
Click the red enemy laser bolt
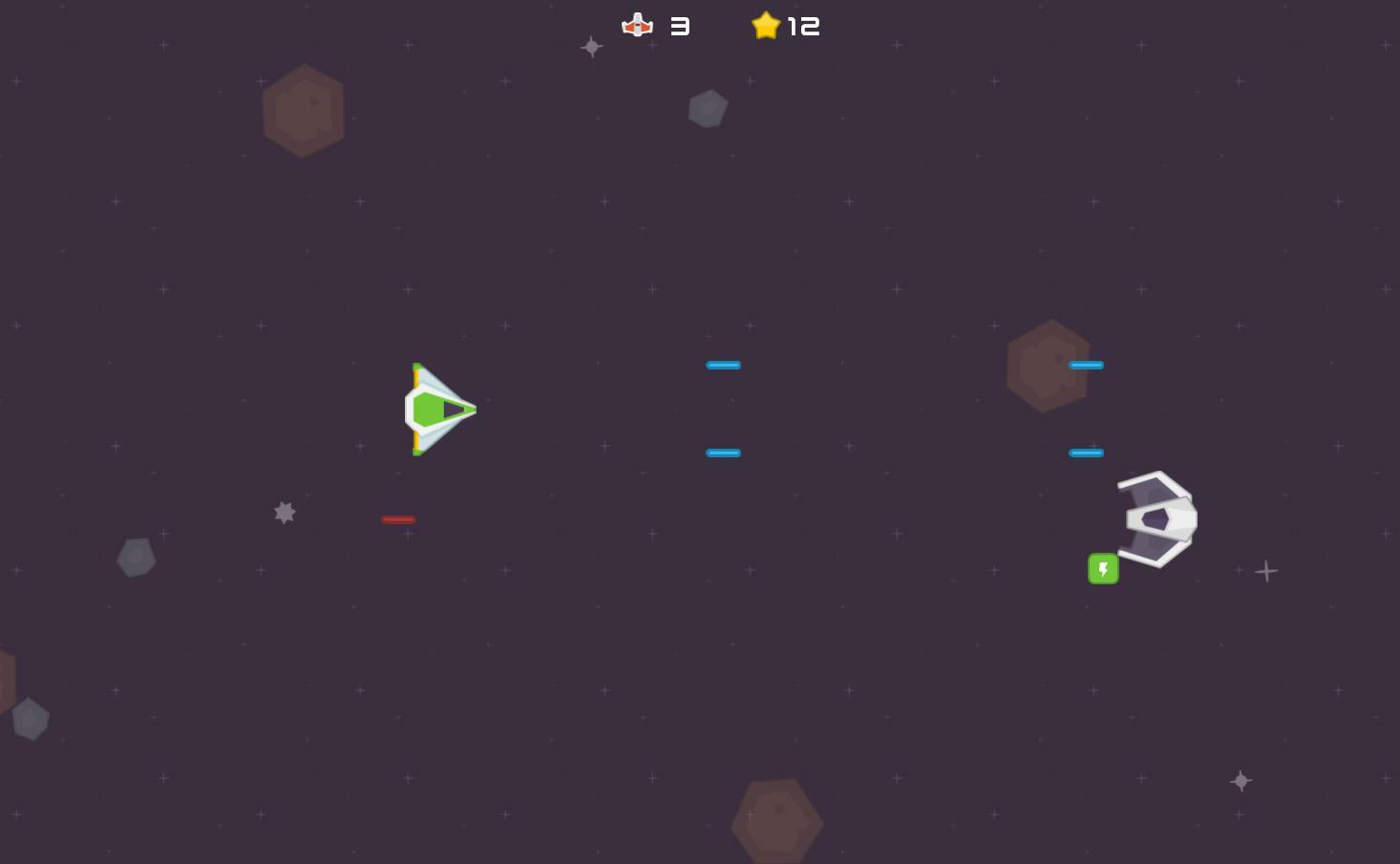(398, 519)
